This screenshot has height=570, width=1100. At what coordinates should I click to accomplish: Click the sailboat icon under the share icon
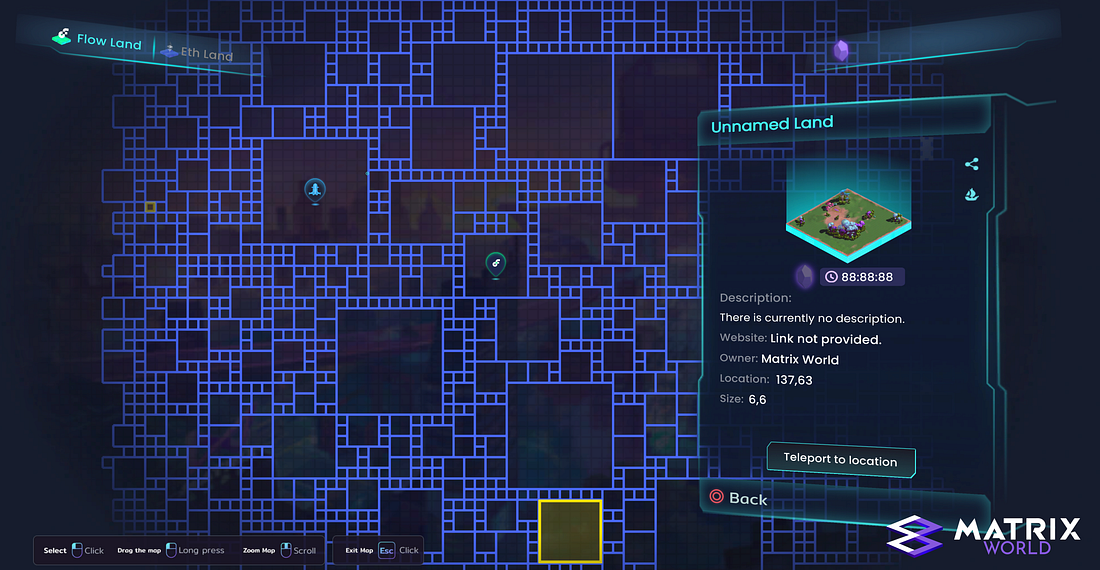971,194
